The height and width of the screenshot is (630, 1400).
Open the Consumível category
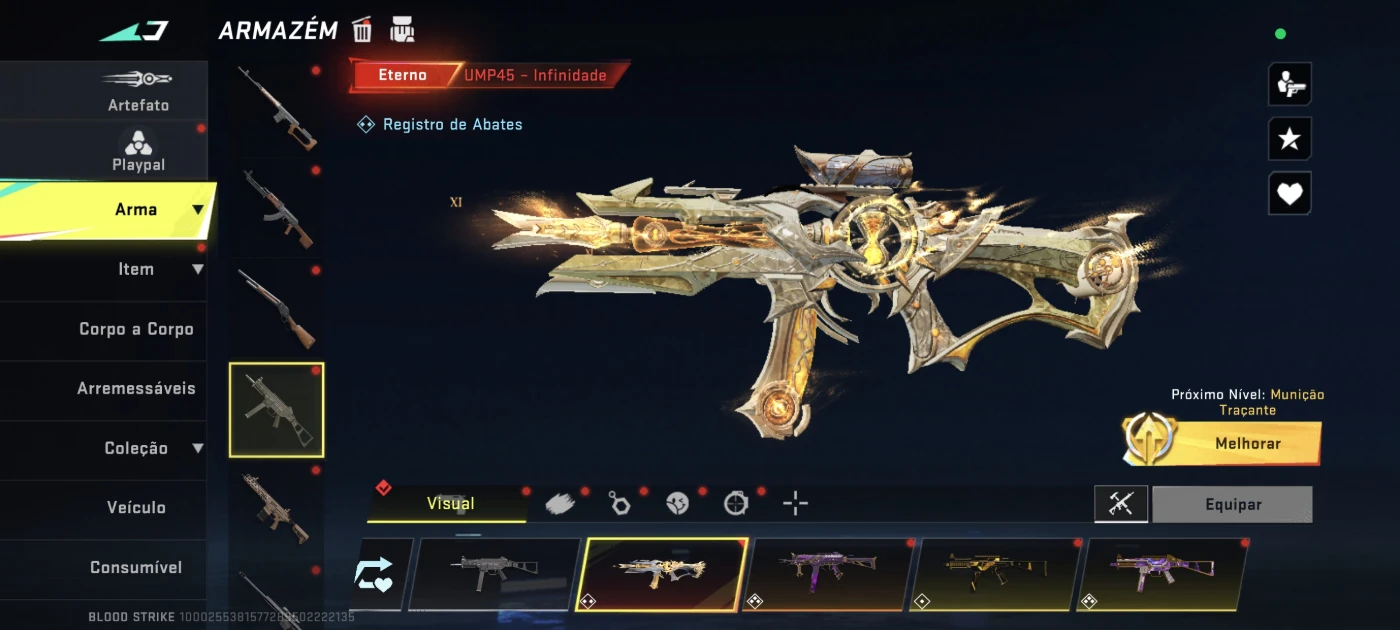pyautogui.click(x=136, y=567)
